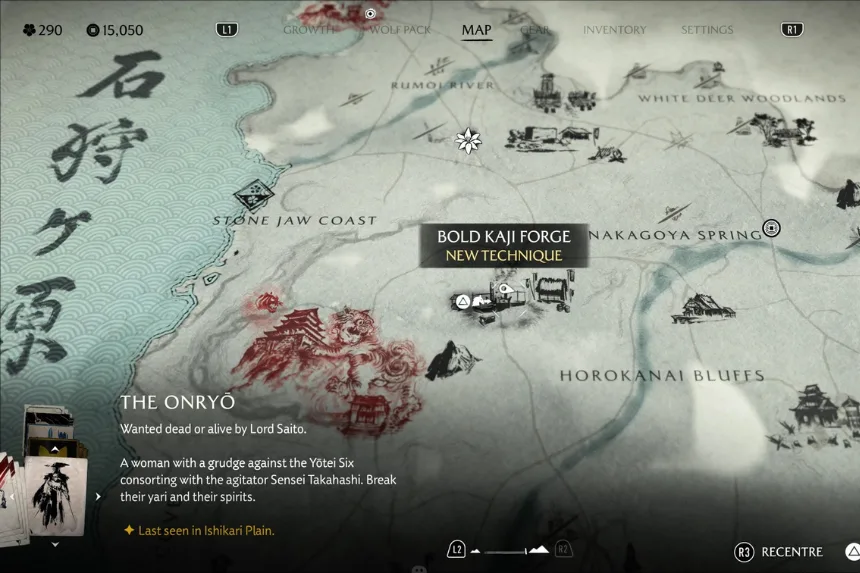This screenshot has width=860, height=573.
Task: Click the diamond marker above Stone Jaw Coast
Action: coord(255,194)
